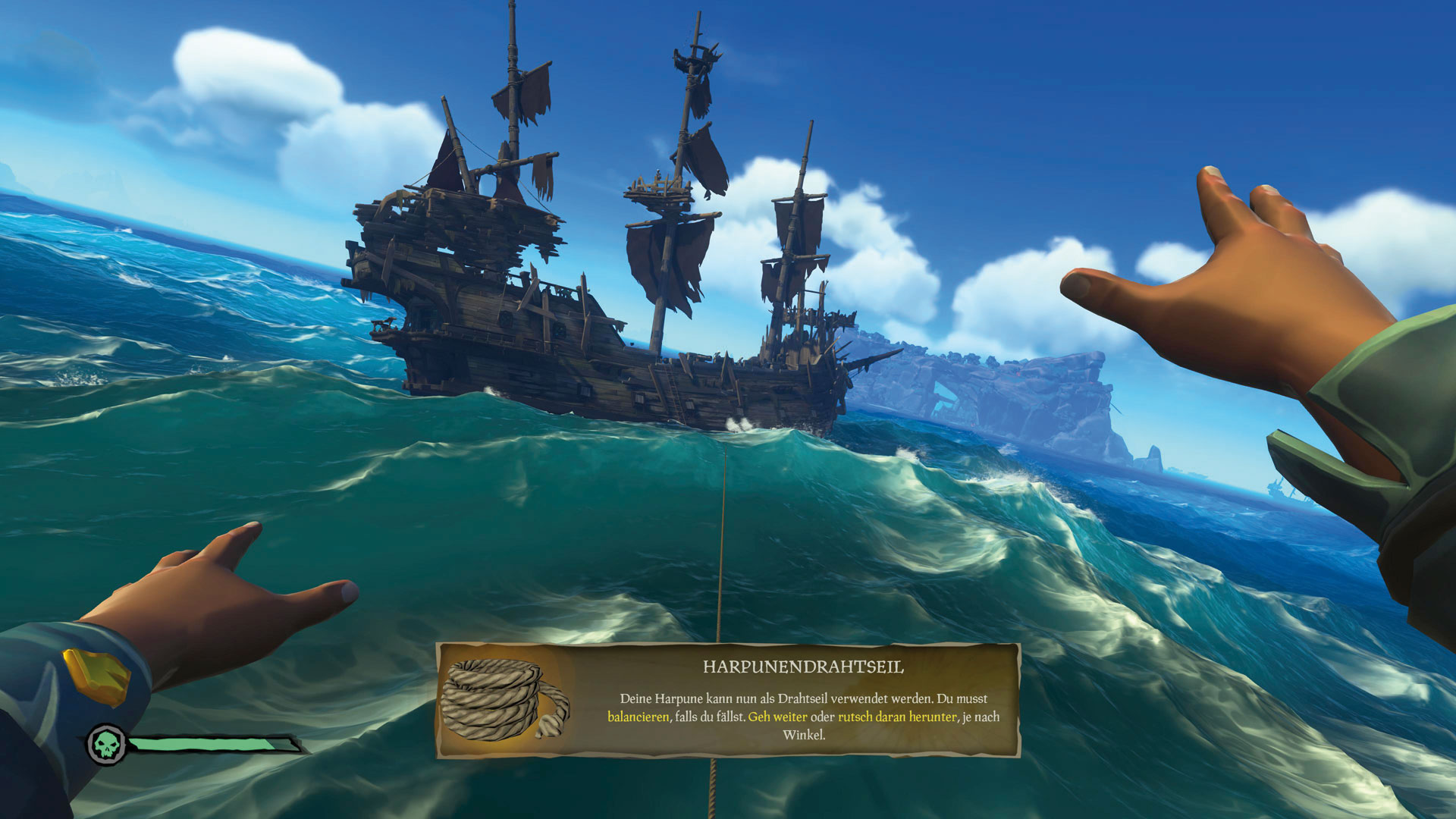The height and width of the screenshot is (819, 1456).
Task: Click the green skull health icon
Action: [x=106, y=744]
